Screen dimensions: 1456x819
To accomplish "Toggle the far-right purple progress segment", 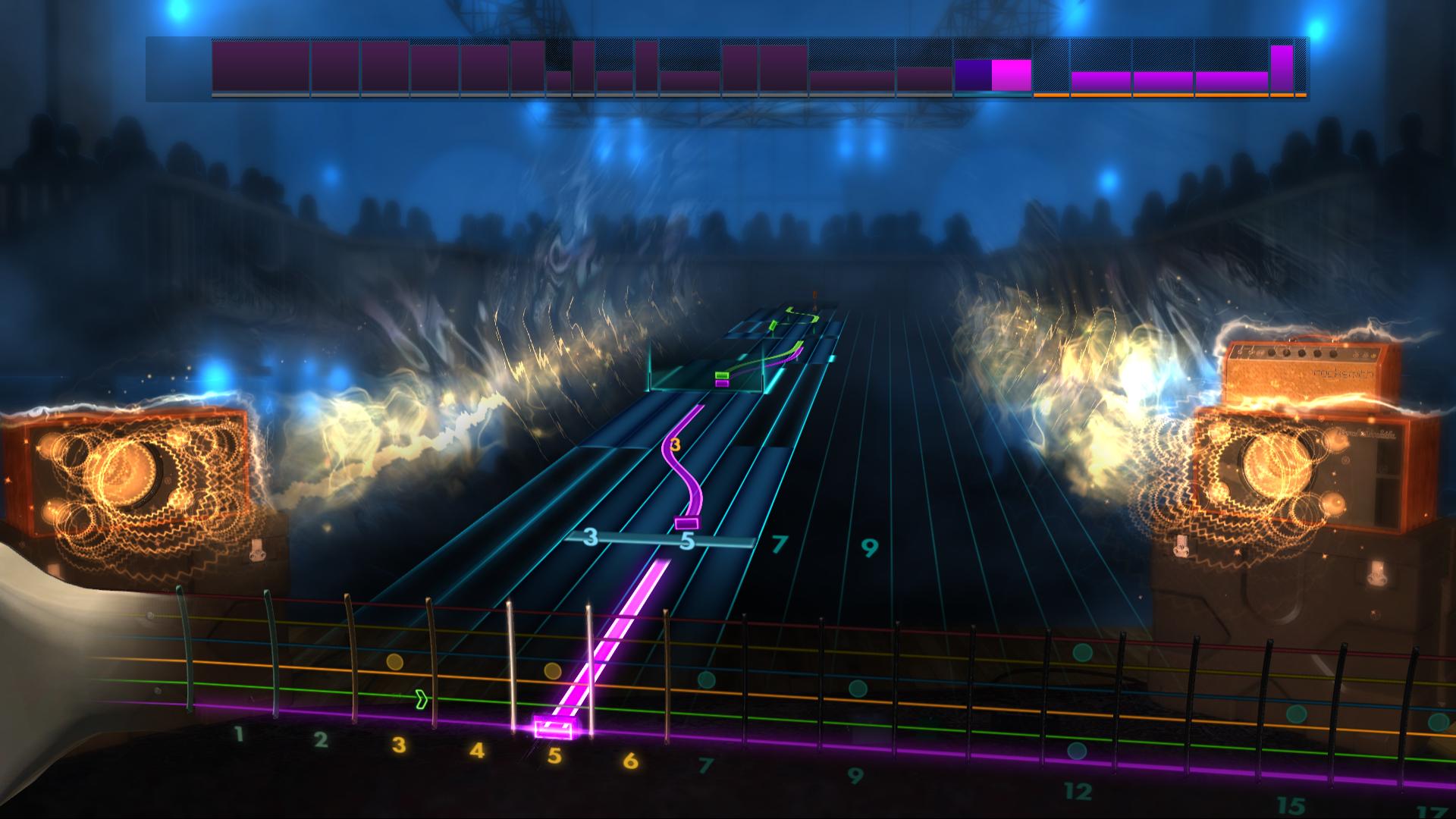I will tap(1280, 68).
